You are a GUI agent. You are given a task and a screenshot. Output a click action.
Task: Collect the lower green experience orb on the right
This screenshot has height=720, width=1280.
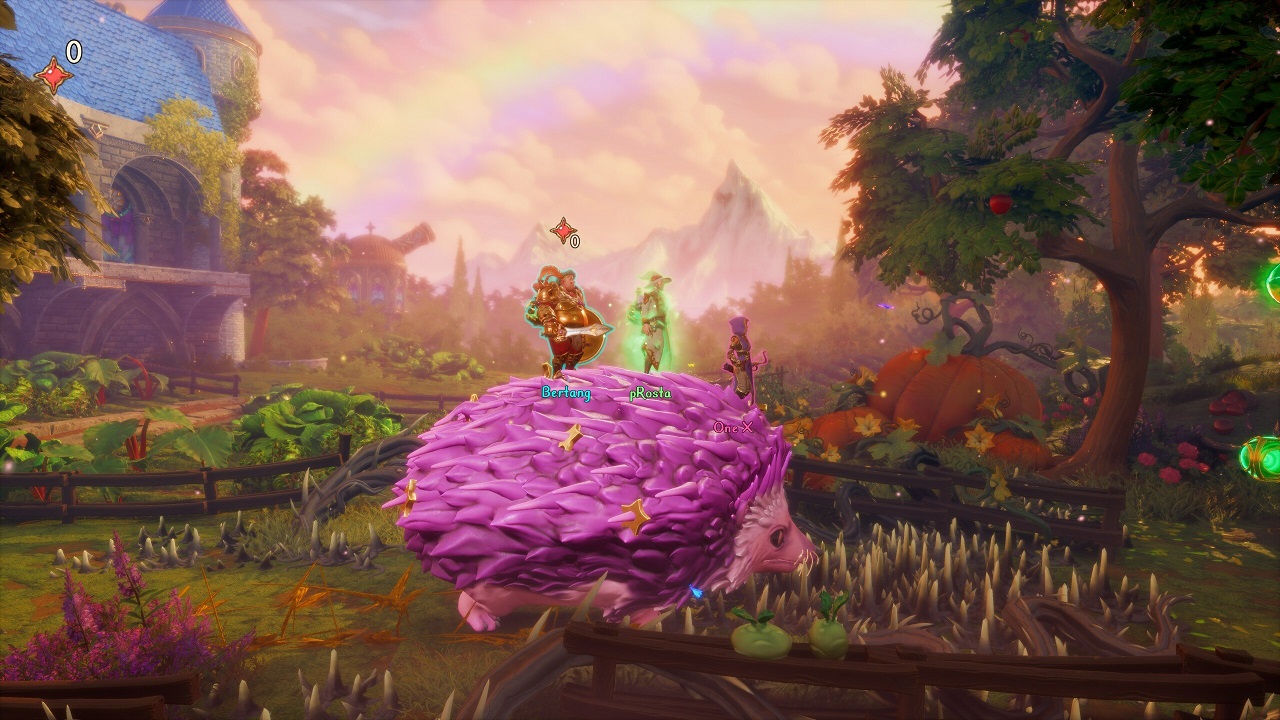click(1262, 456)
